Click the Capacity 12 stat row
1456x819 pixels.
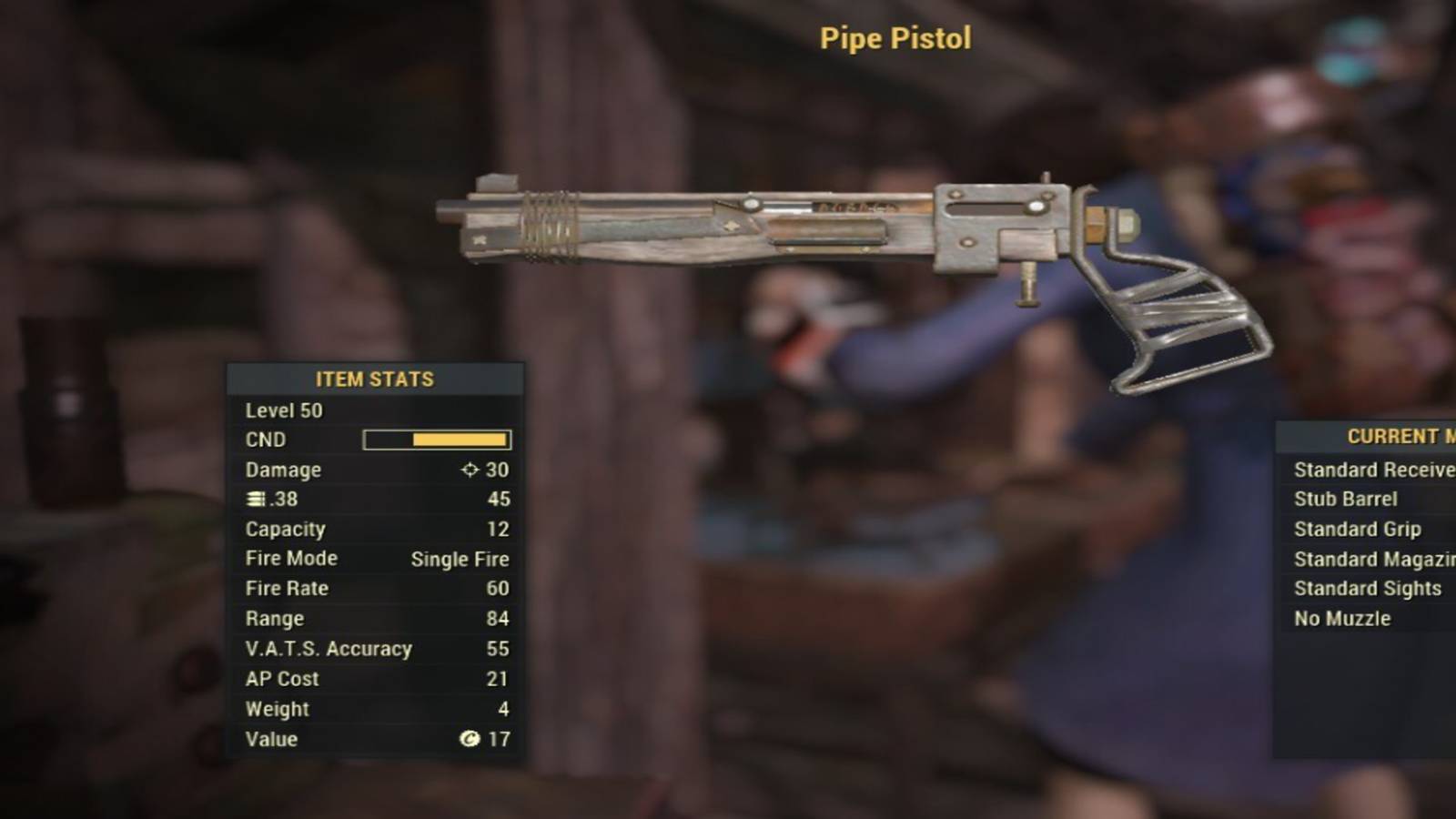pyautogui.click(x=373, y=529)
